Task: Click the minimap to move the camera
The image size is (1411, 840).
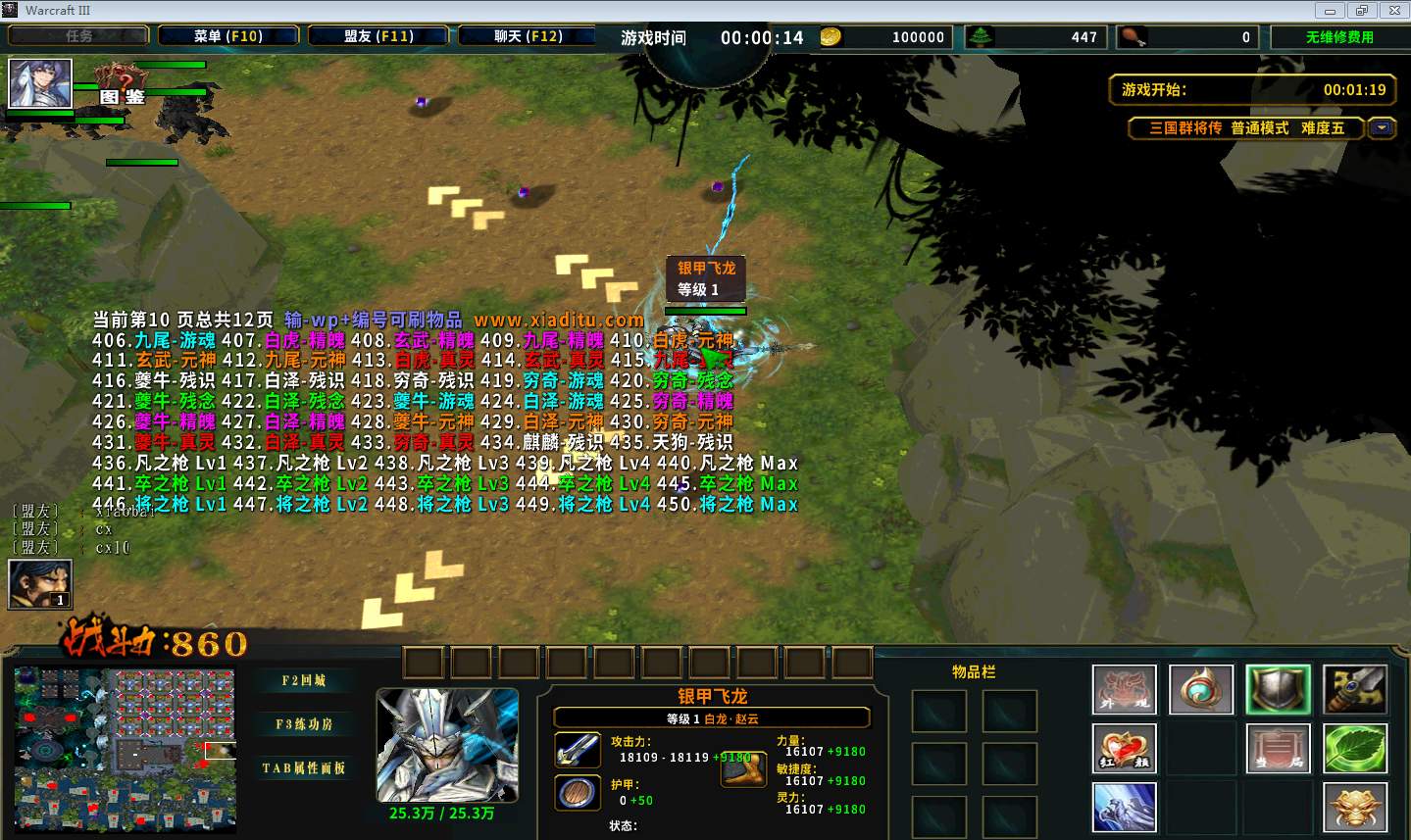Action: point(126,749)
